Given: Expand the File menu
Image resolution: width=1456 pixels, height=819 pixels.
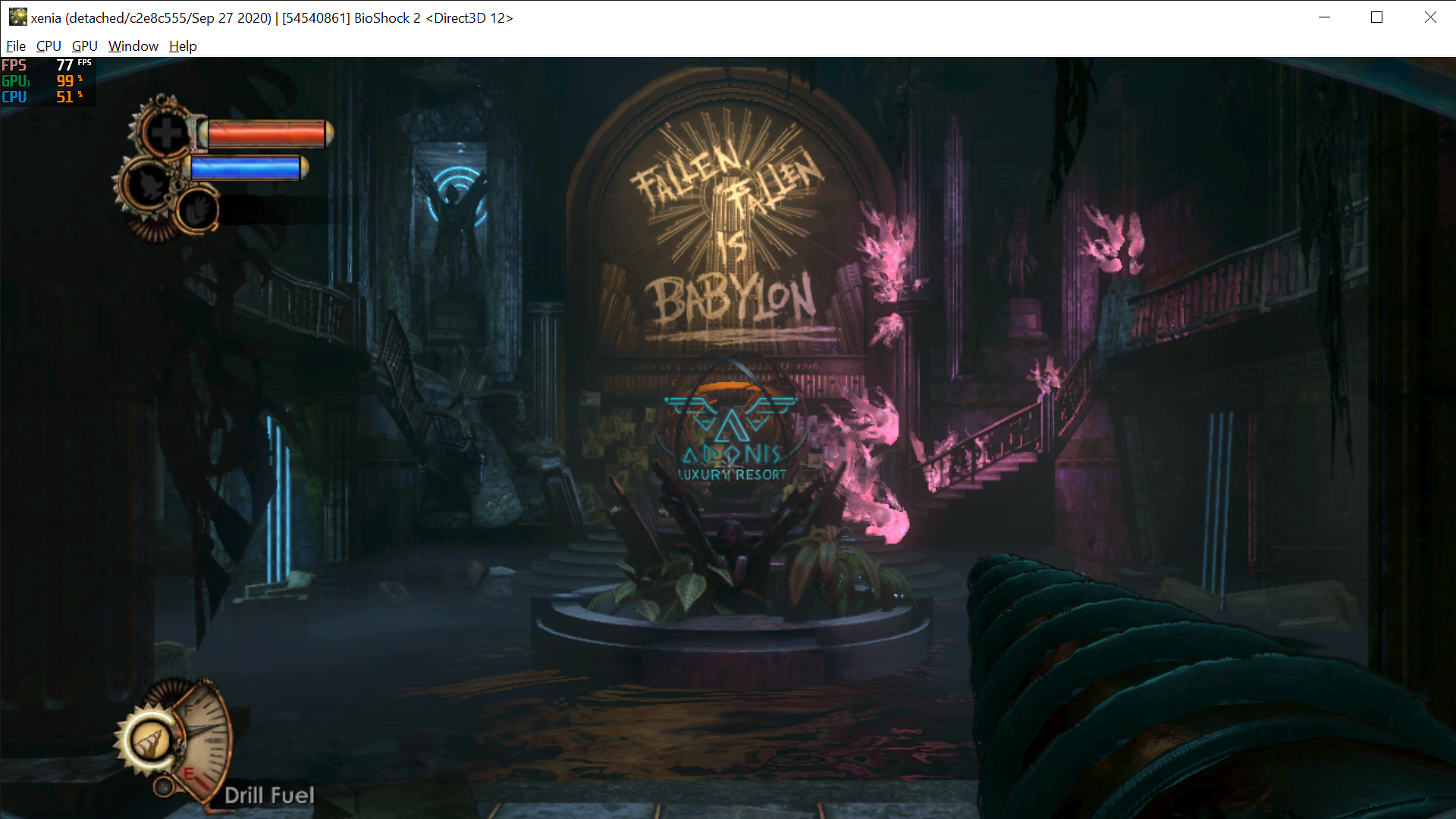Looking at the screenshot, I should click(15, 46).
